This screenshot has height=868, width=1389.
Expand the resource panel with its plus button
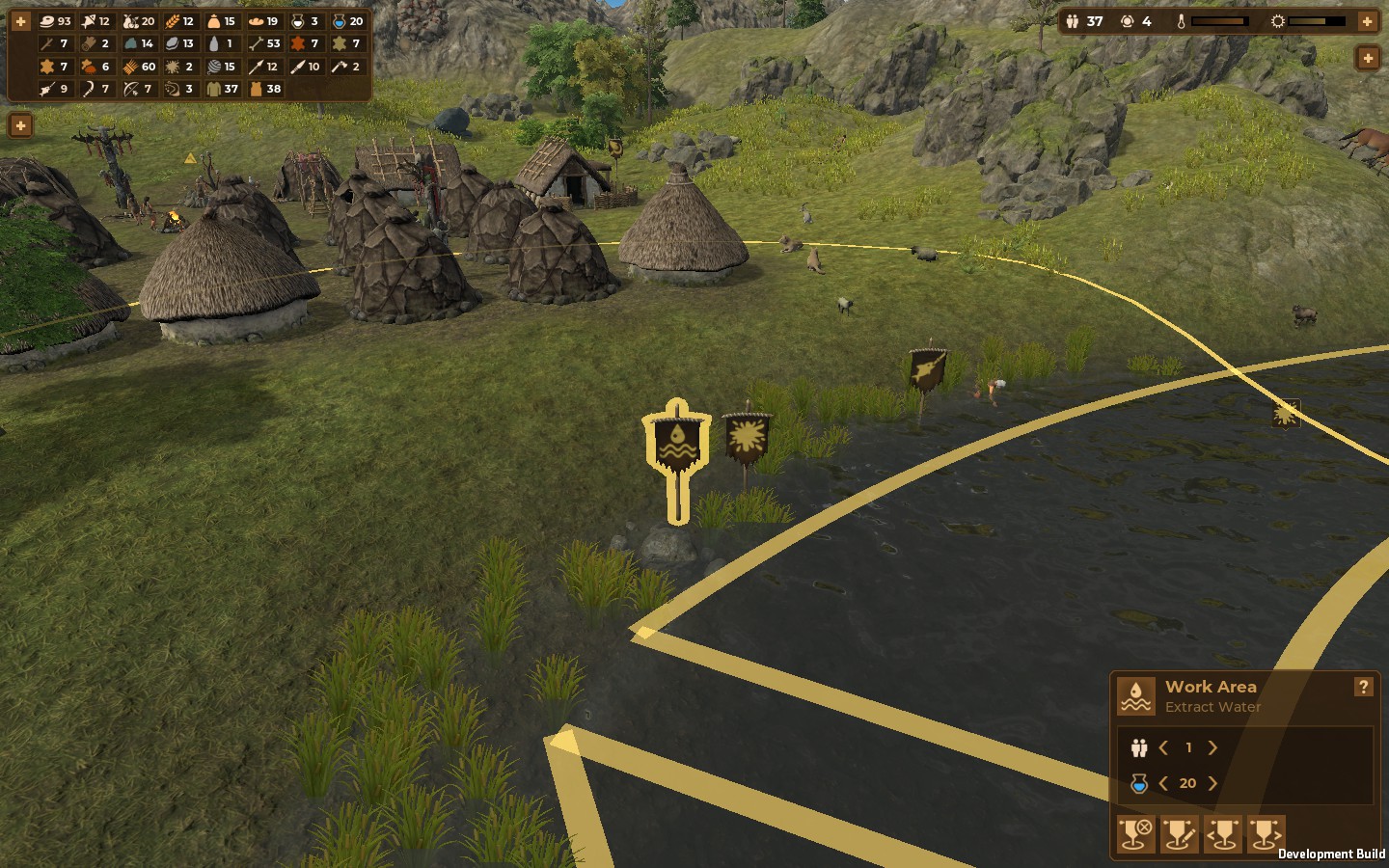pos(20,20)
